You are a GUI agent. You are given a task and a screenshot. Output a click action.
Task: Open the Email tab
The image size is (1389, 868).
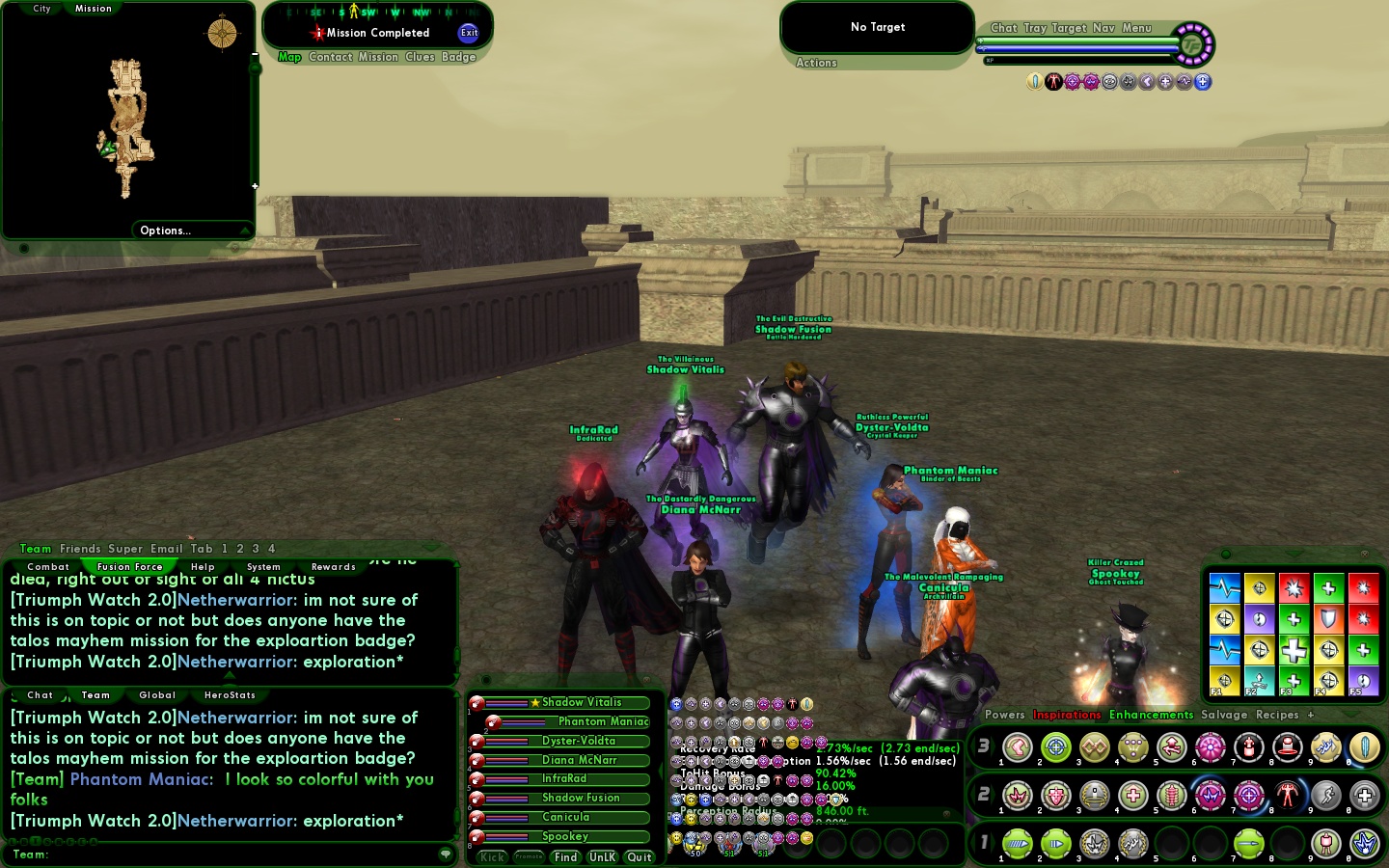pyautogui.click(x=166, y=549)
